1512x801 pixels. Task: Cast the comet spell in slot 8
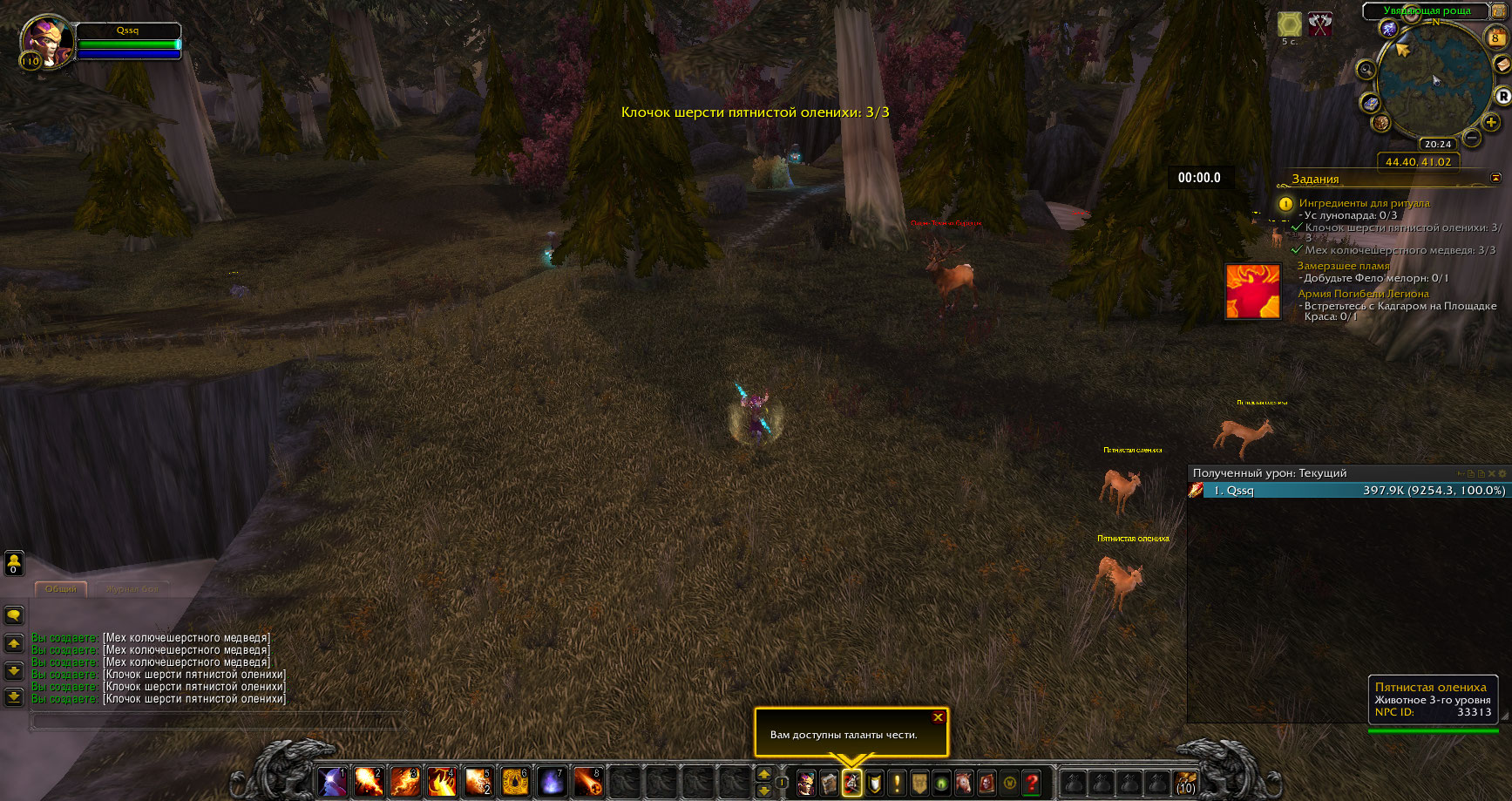pyautogui.click(x=587, y=782)
